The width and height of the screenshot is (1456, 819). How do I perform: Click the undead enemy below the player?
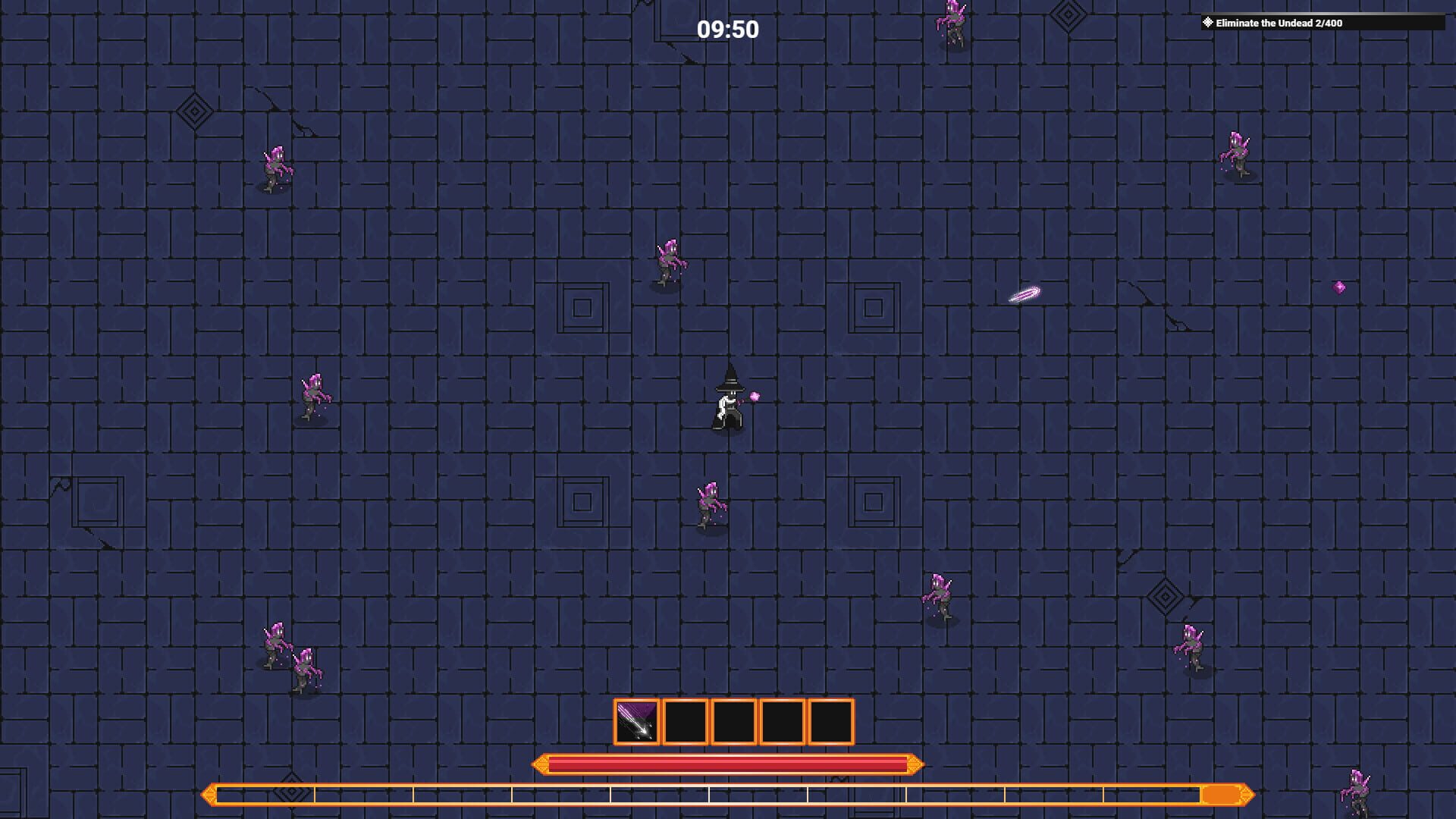pos(709,500)
